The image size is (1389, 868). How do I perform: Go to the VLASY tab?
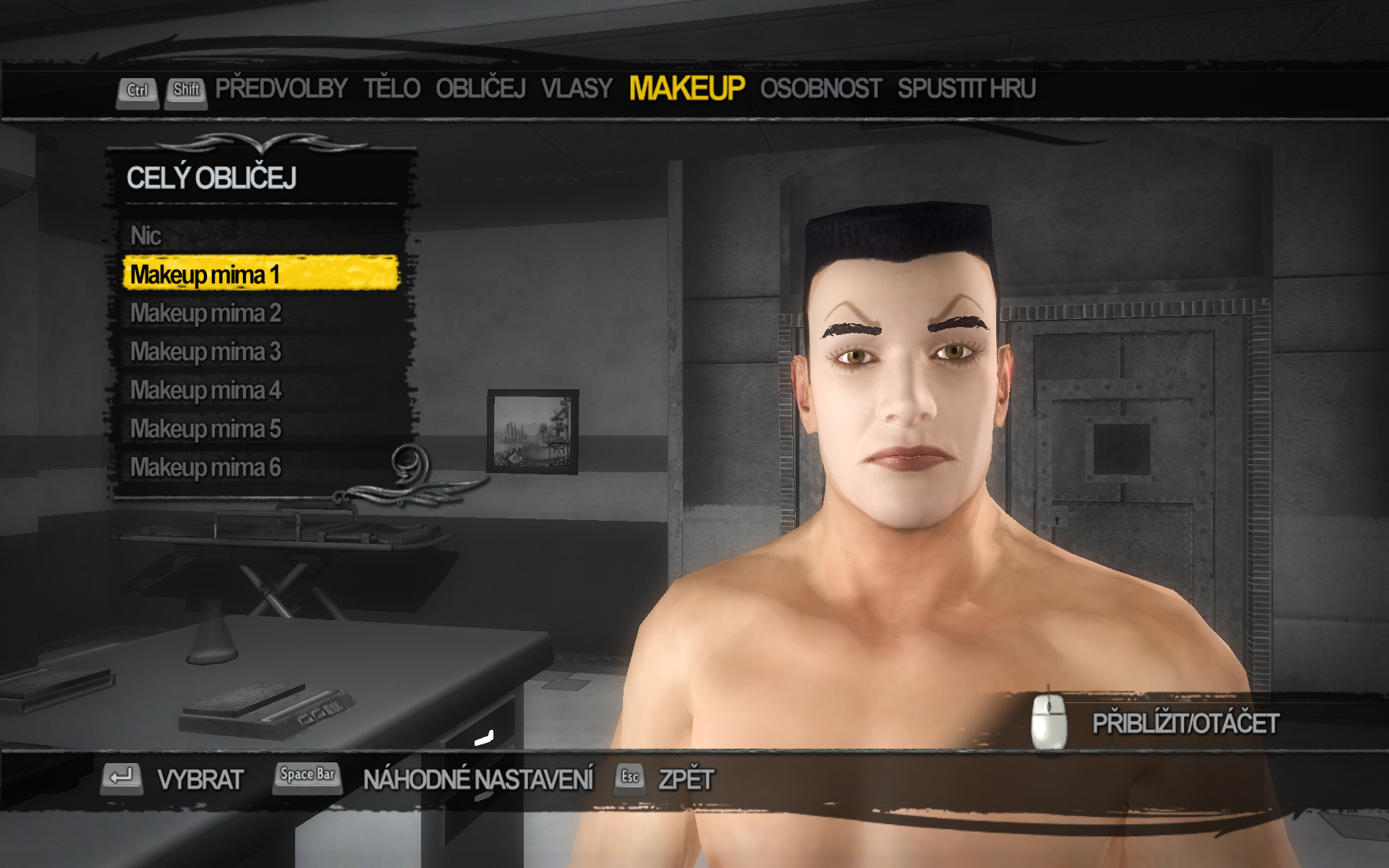(577, 89)
